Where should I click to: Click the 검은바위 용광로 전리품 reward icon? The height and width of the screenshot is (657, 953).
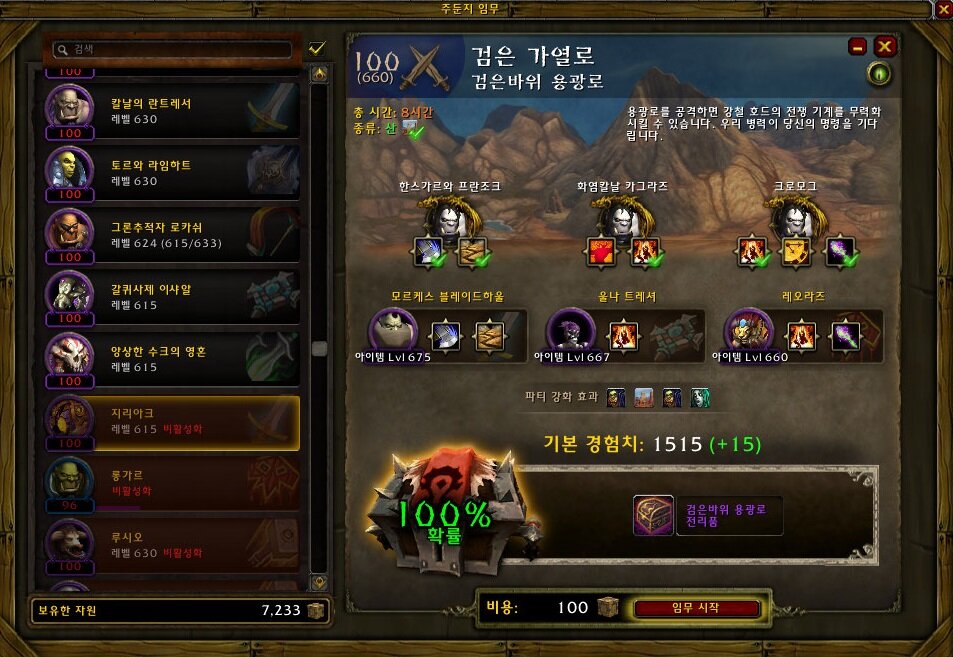tap(653, 515)
